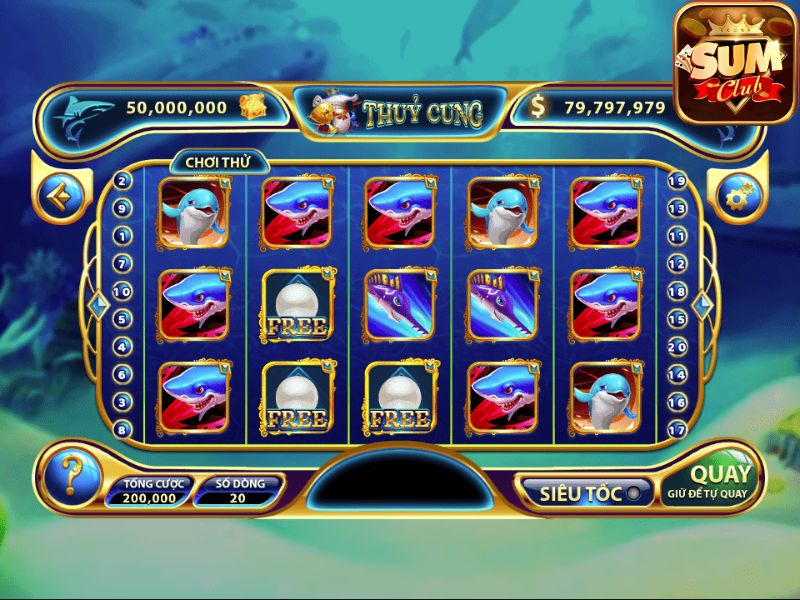Image resolution: width=800 pixels, height=600 pixels.
Task: Choose payline number 2
Action: point(122,181)
